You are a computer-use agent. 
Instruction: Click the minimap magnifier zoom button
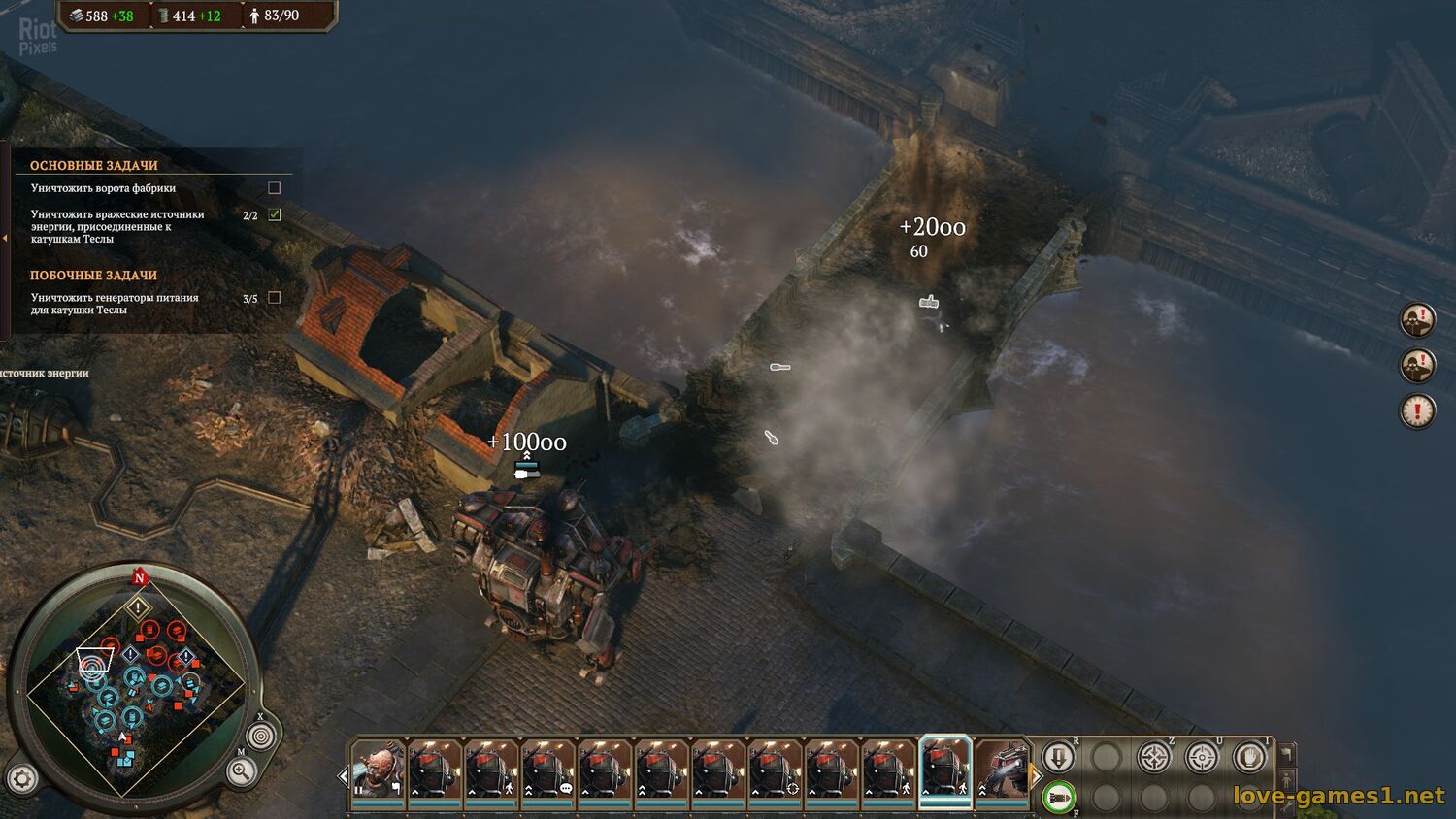coord(241,771)
